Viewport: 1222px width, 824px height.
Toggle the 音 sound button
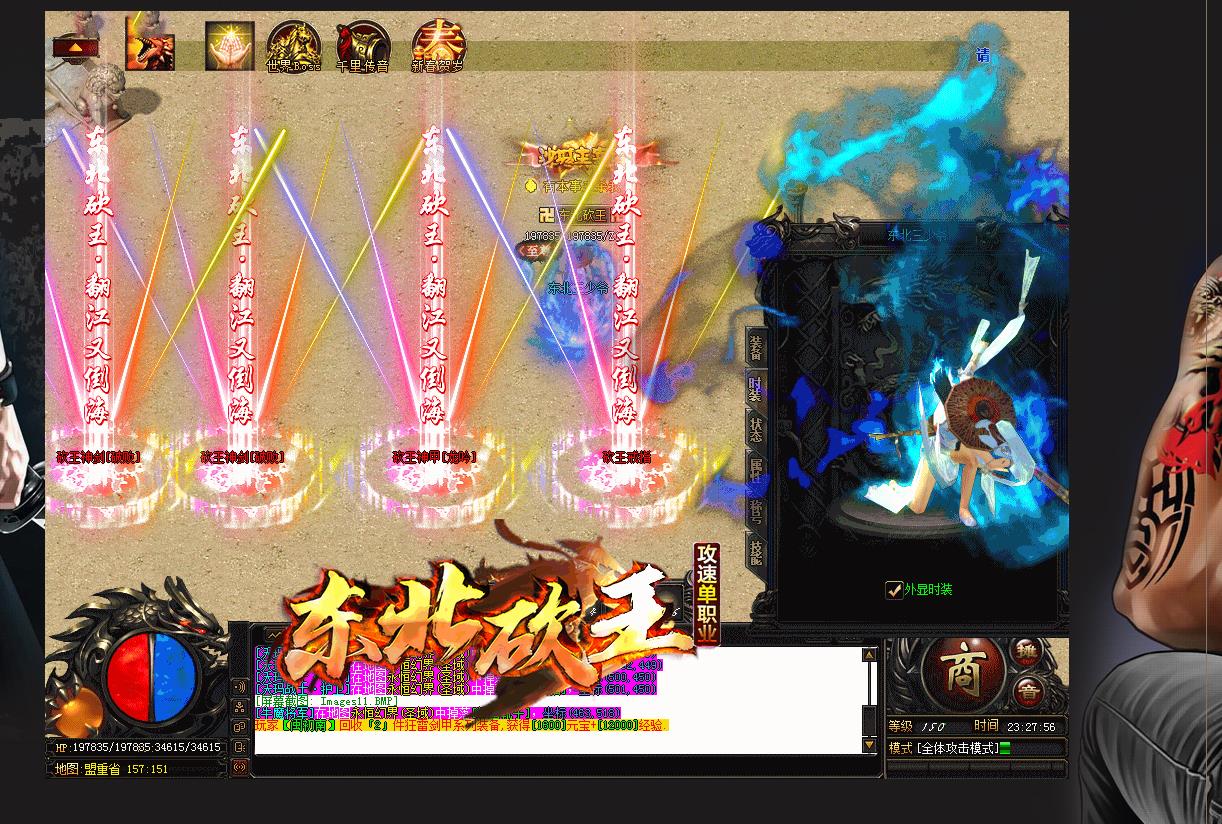(x=1028, y=690)
